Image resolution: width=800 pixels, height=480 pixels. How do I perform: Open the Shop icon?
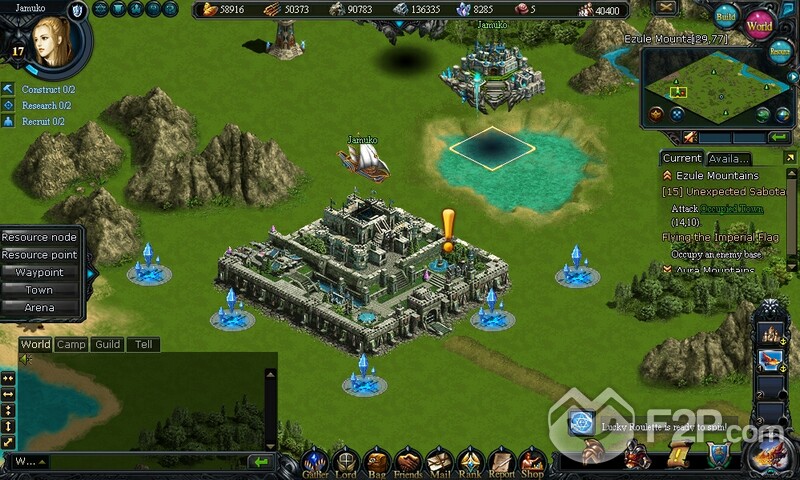(x=532, y=462)
